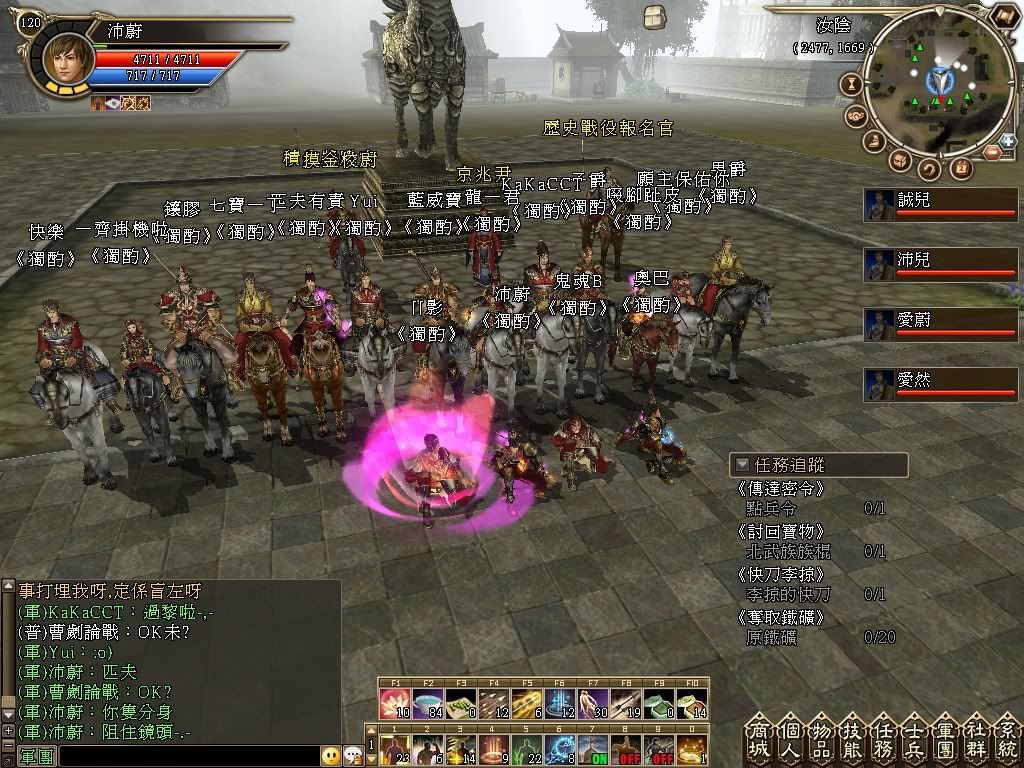Click the hourglass icon beside the minimap
Viewport: 1024px width, 768px height.
click(853, 84)
